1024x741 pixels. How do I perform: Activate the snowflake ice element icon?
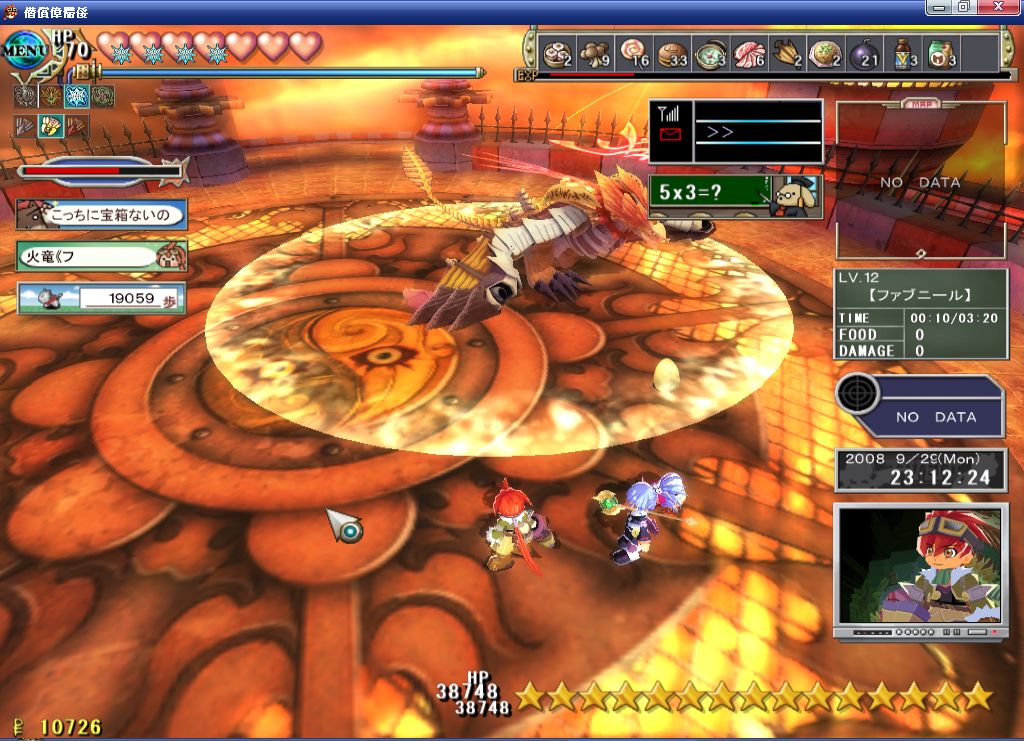[x=76, y=96]
